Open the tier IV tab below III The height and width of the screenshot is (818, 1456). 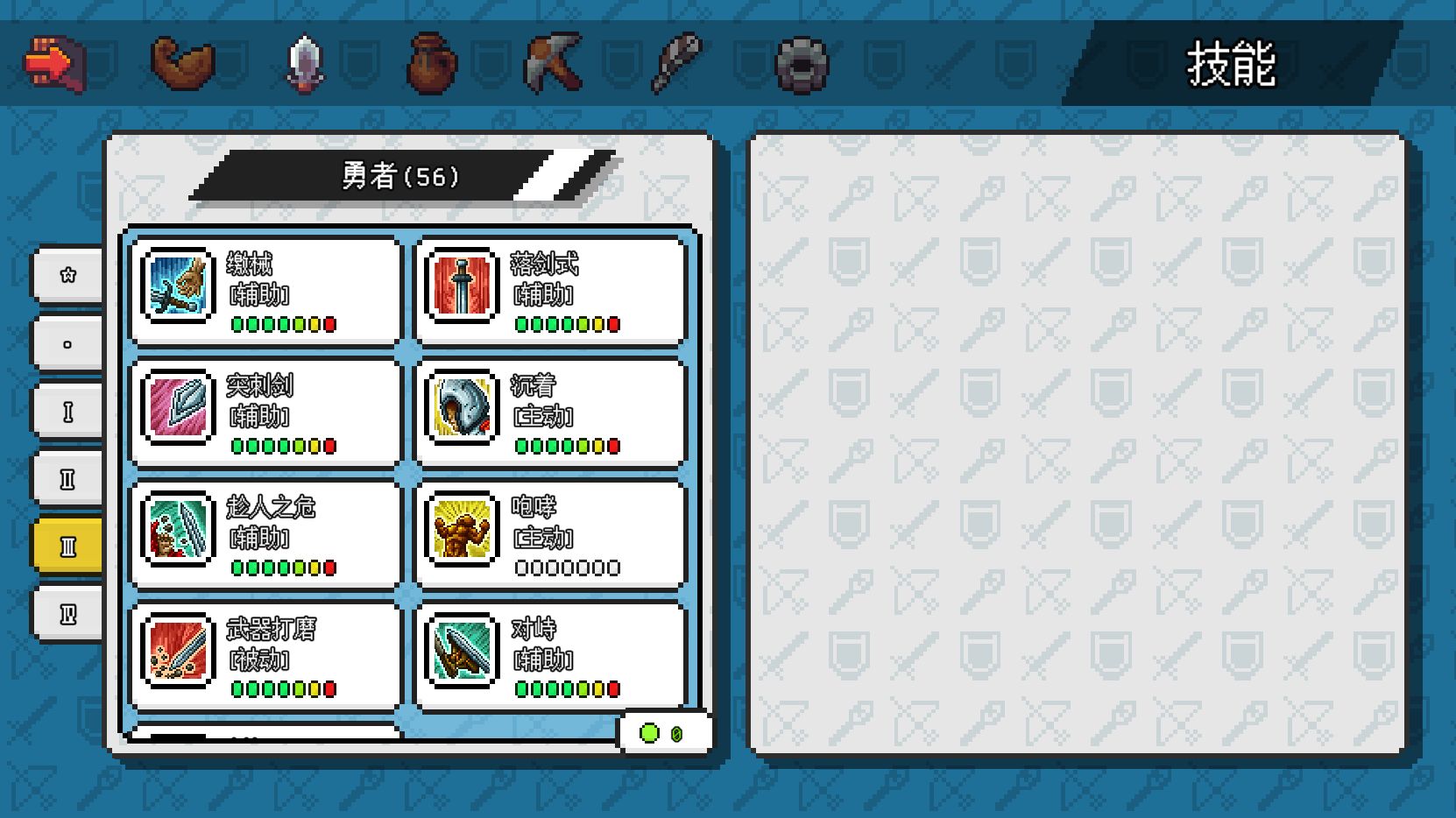[x=67, y=612]
